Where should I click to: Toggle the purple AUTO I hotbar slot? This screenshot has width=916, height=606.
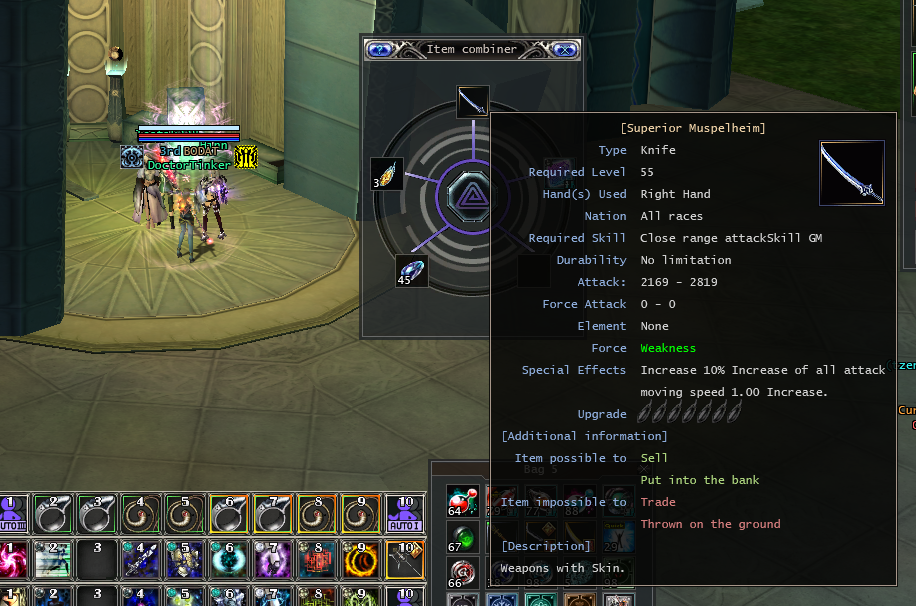point(405,512)
